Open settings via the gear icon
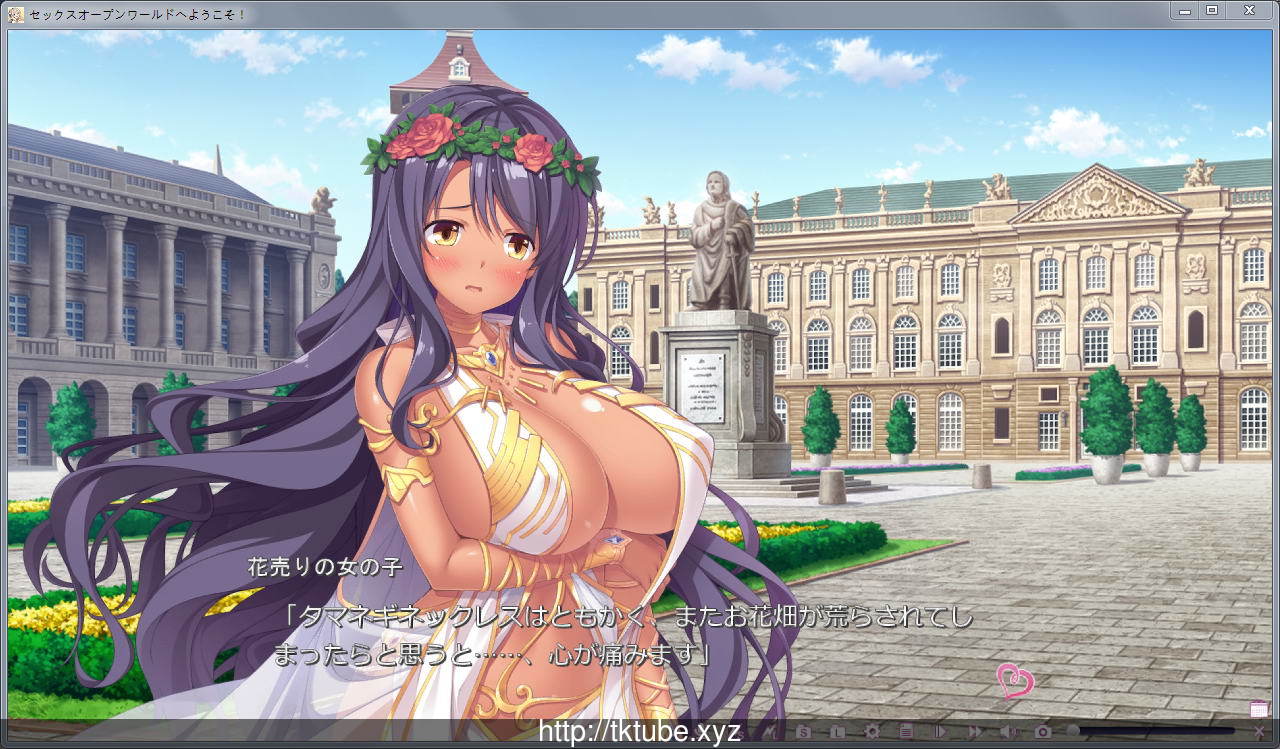Screen dimensions: 1280x749 872,732
